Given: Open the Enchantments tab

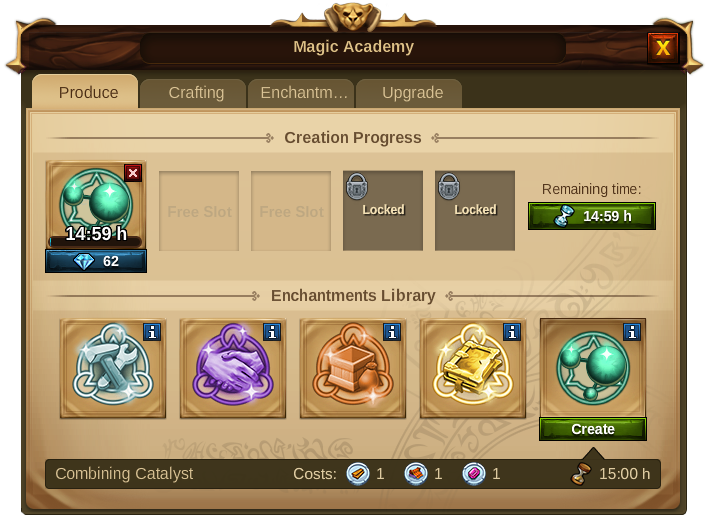Looking at the screenshot, I should [x=304, y=92].
